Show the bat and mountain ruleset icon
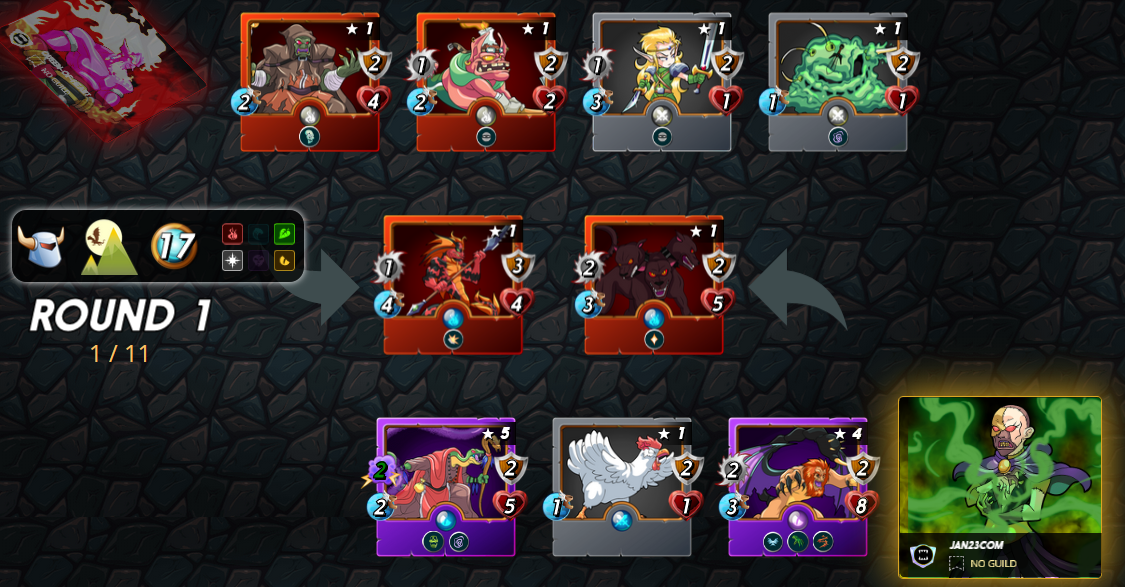Screen dimensions: 1125x587 click(110, 246)
